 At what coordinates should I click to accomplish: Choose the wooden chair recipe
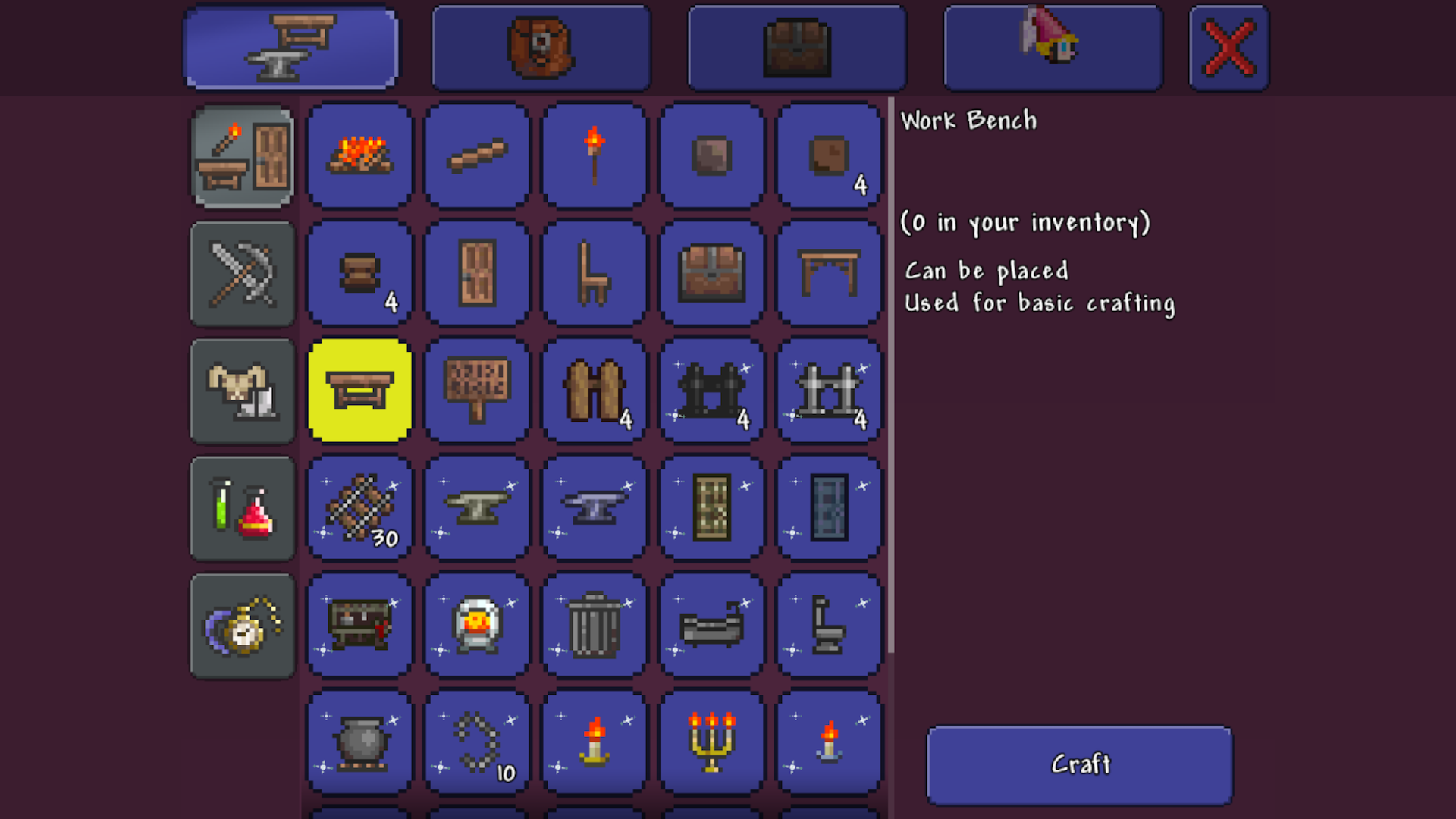point(595,274)
